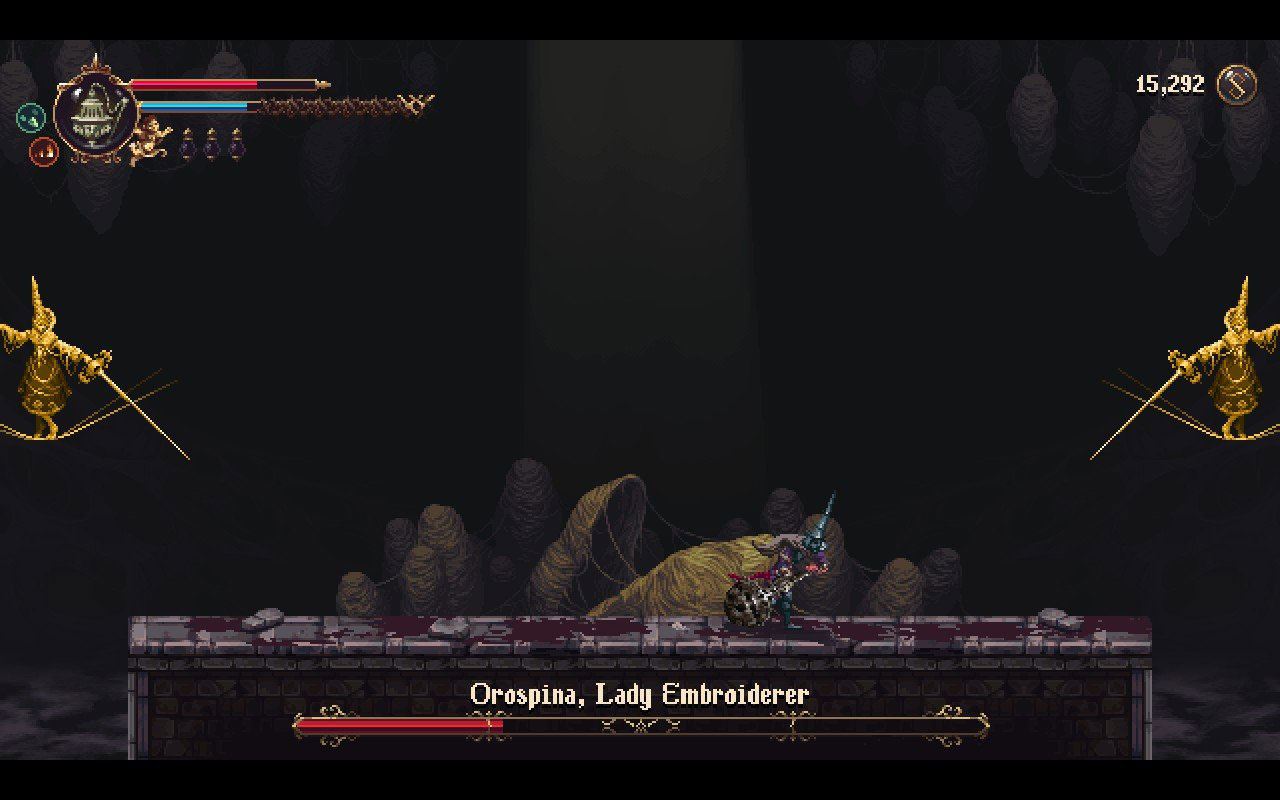Activate the green prayer icon

click(x=31, y=118)
